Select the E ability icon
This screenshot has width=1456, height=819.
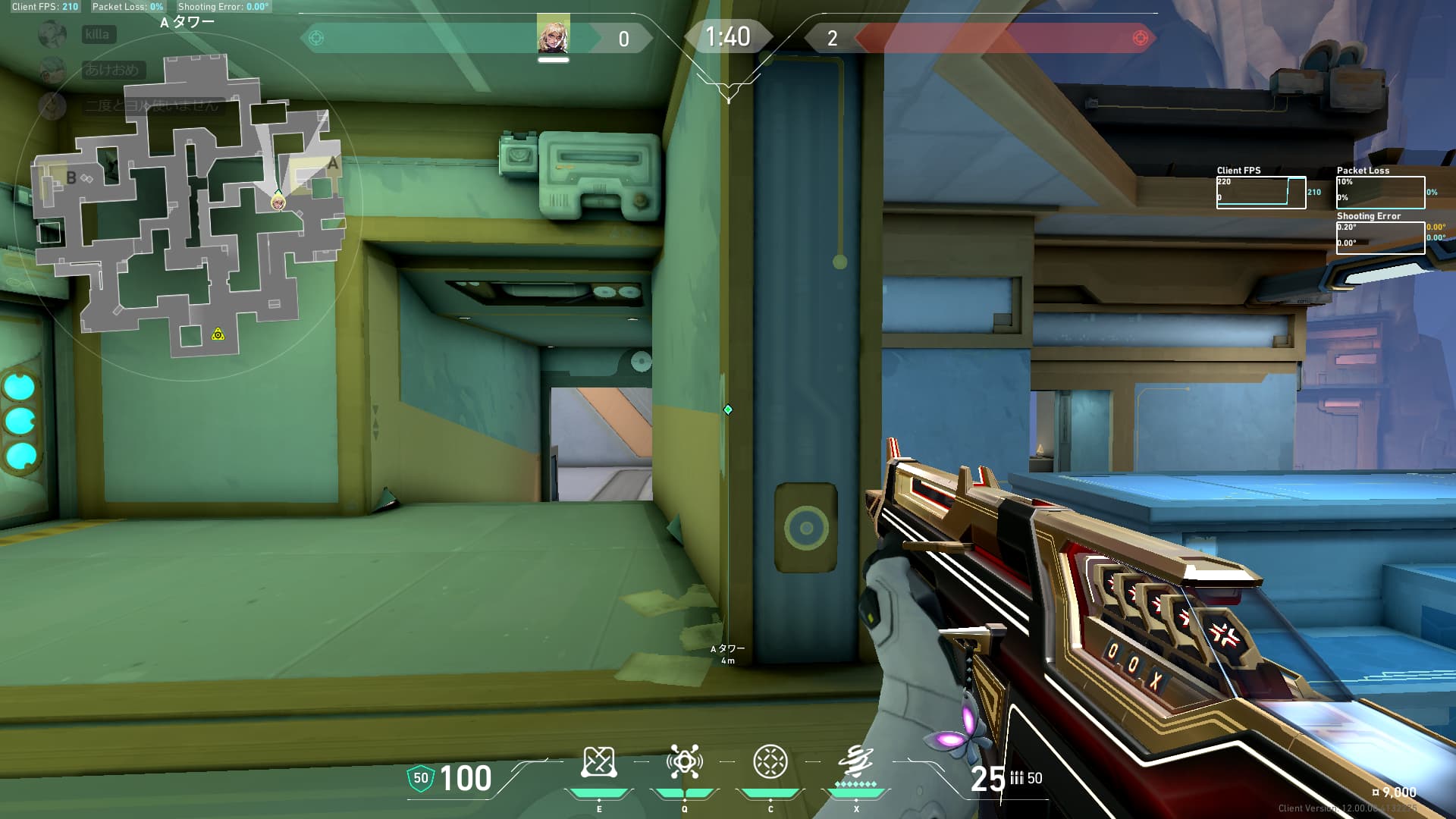[x=601, y=762]
